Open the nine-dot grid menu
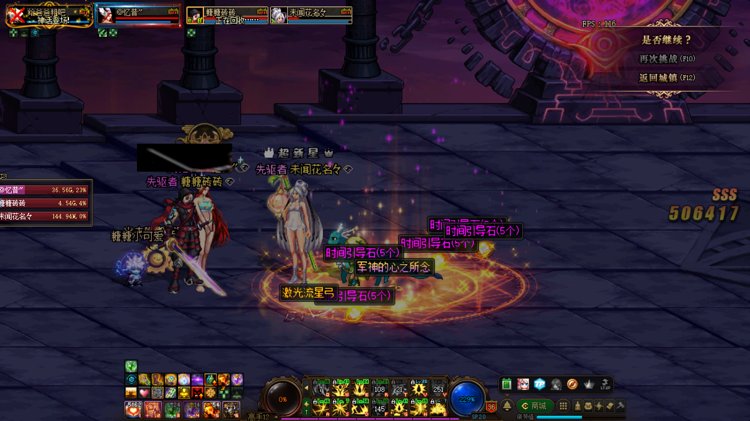The image size is (750, 421). (564, 405)
